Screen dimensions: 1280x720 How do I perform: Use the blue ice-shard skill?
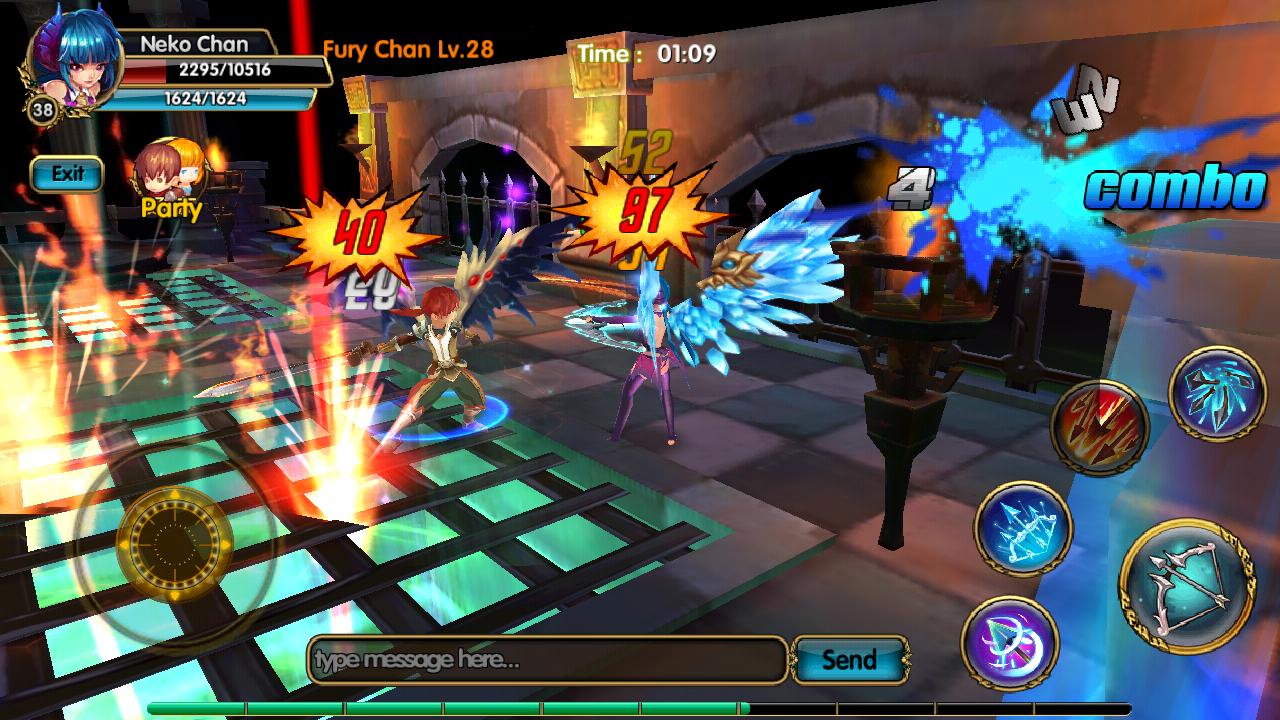[x=1217, y=395]
